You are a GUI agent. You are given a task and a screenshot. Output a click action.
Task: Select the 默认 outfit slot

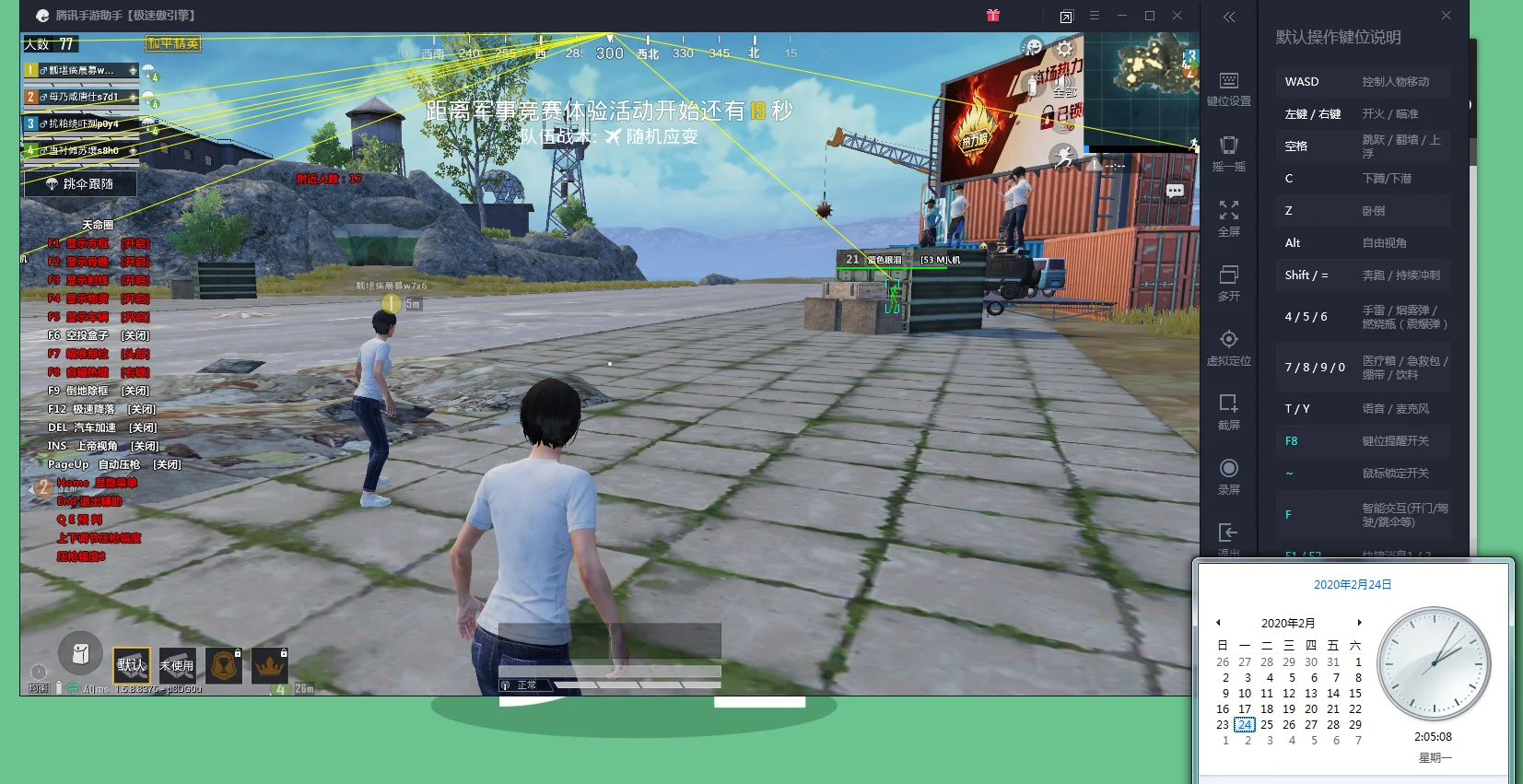pos(132,664)
